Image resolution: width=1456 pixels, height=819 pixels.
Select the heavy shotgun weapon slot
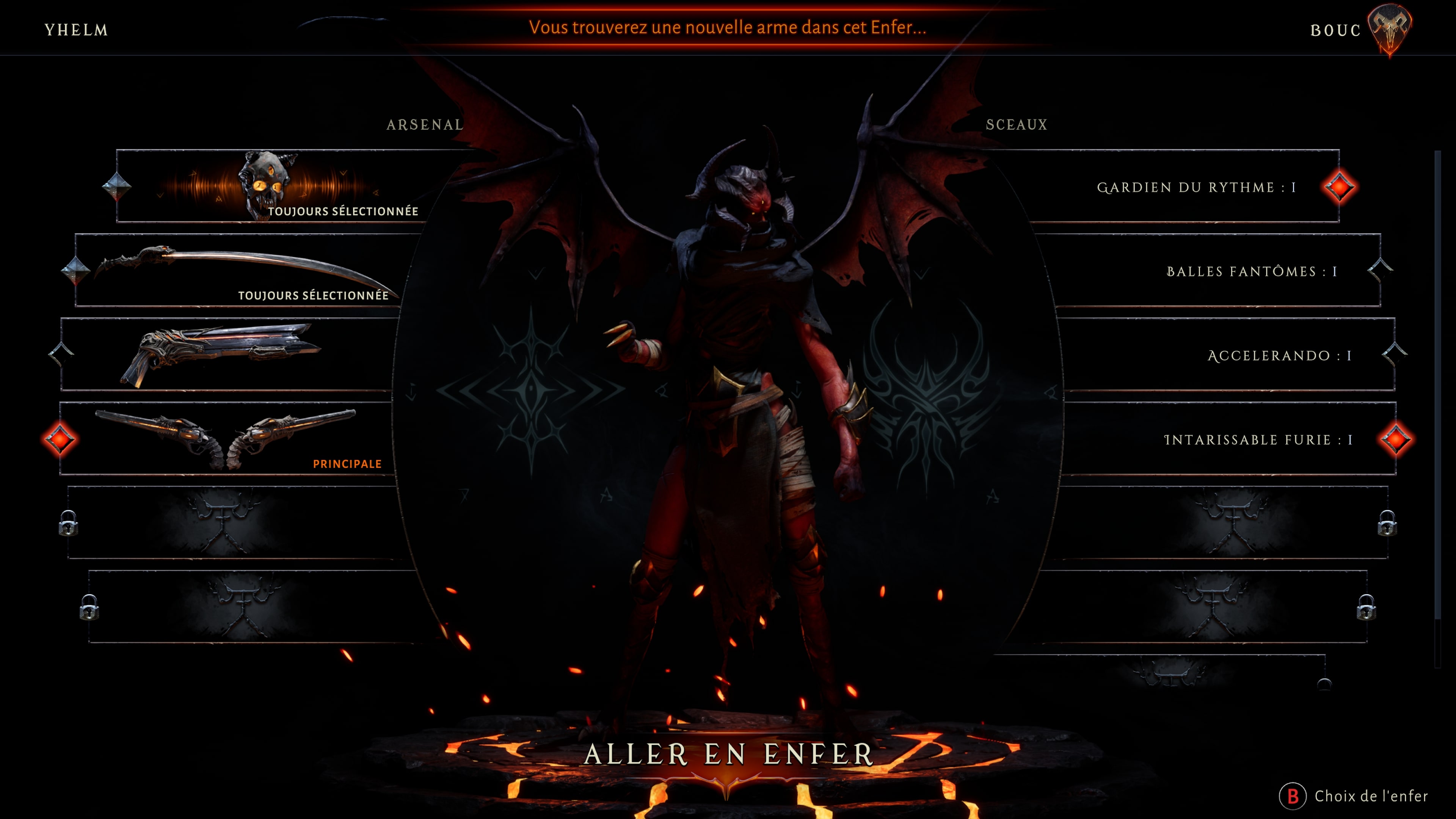point(226,355)
